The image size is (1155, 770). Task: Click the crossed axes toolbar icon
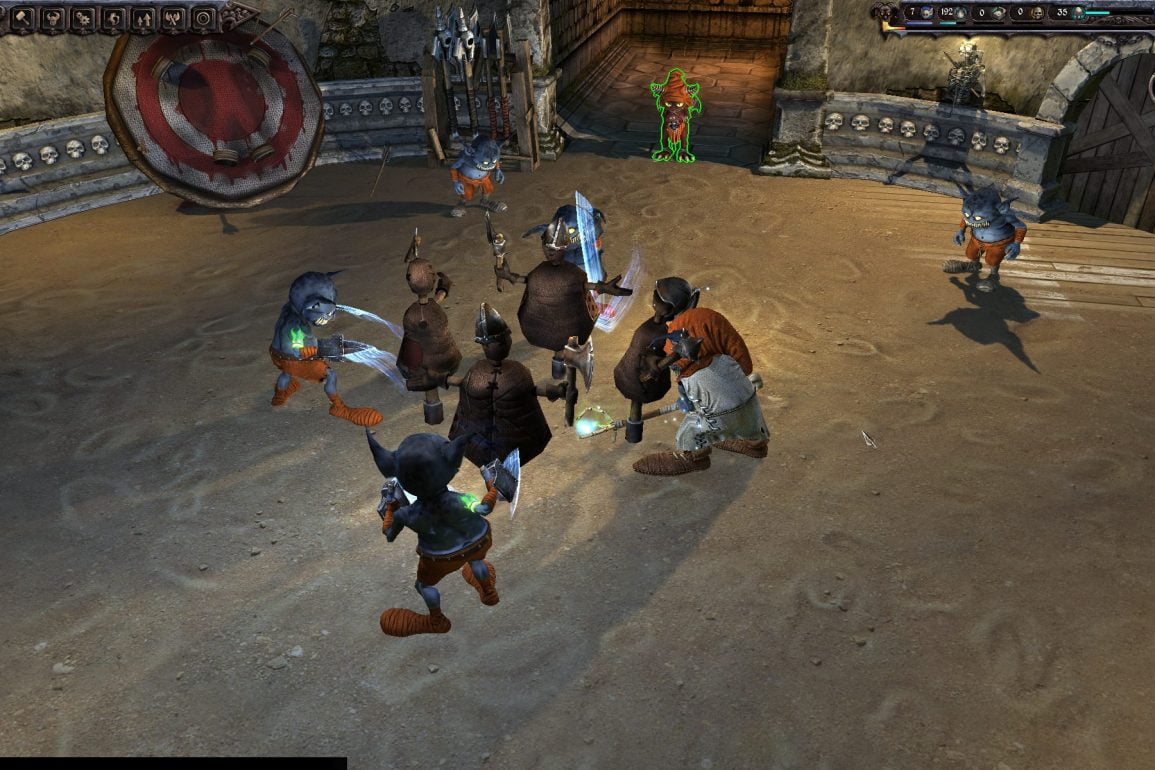click(x=173, y=18)
